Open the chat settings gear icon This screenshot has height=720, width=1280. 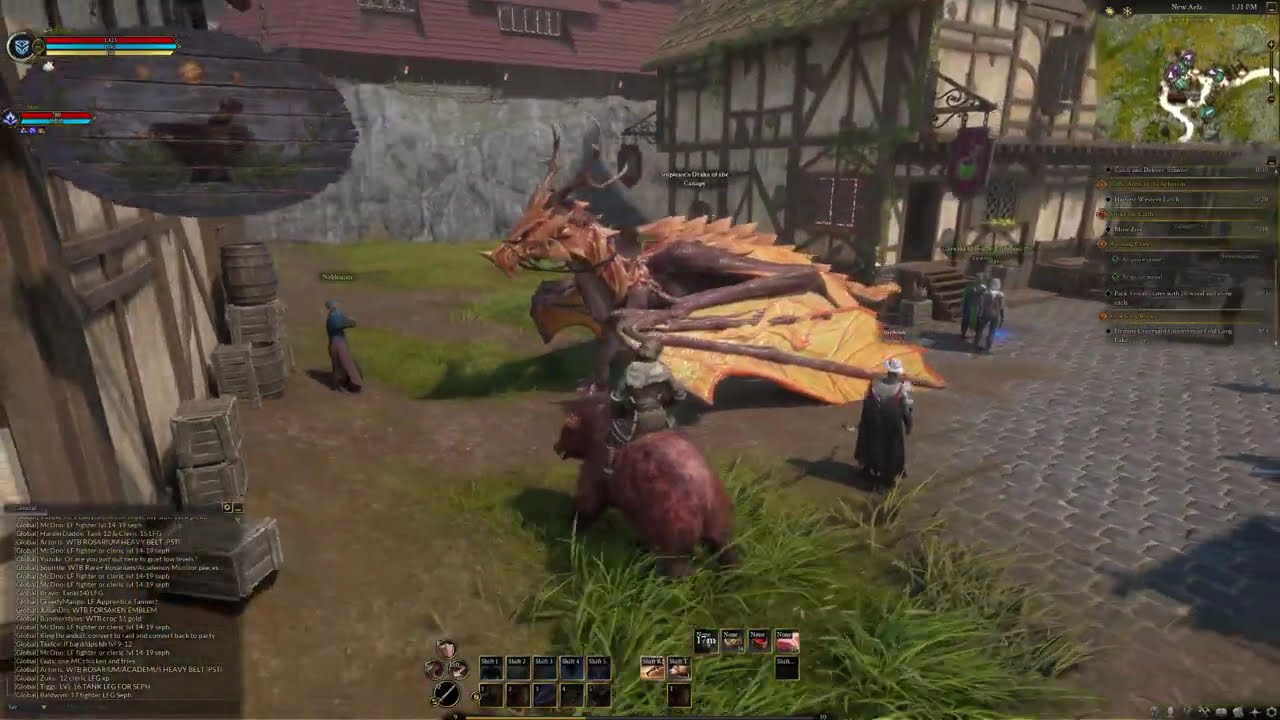point(226,508)
